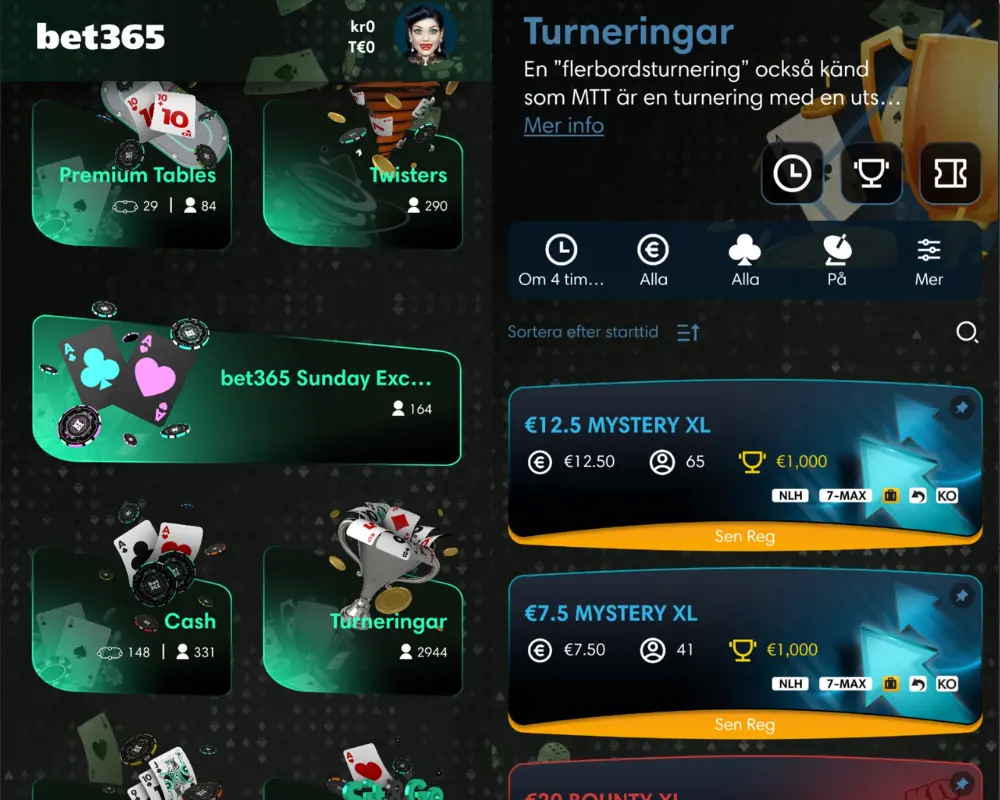Change the Om 4 tim… time filter

click(x=561, y=261)
